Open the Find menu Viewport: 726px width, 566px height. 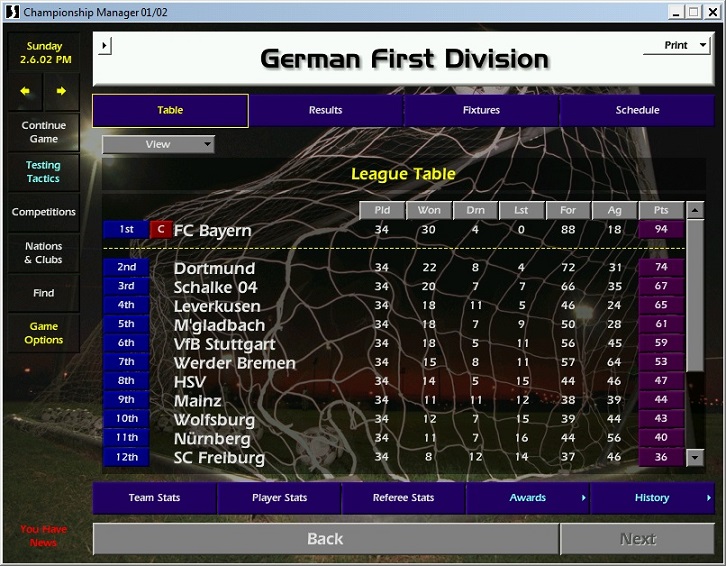tap(43, 293)
